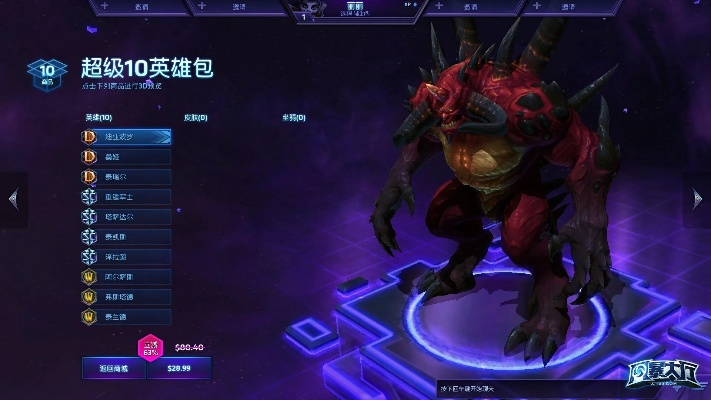Select Diablo (迪亚波罗) in the hero list
The width and height of the screenshot is (711, 400).
point(127,136)
